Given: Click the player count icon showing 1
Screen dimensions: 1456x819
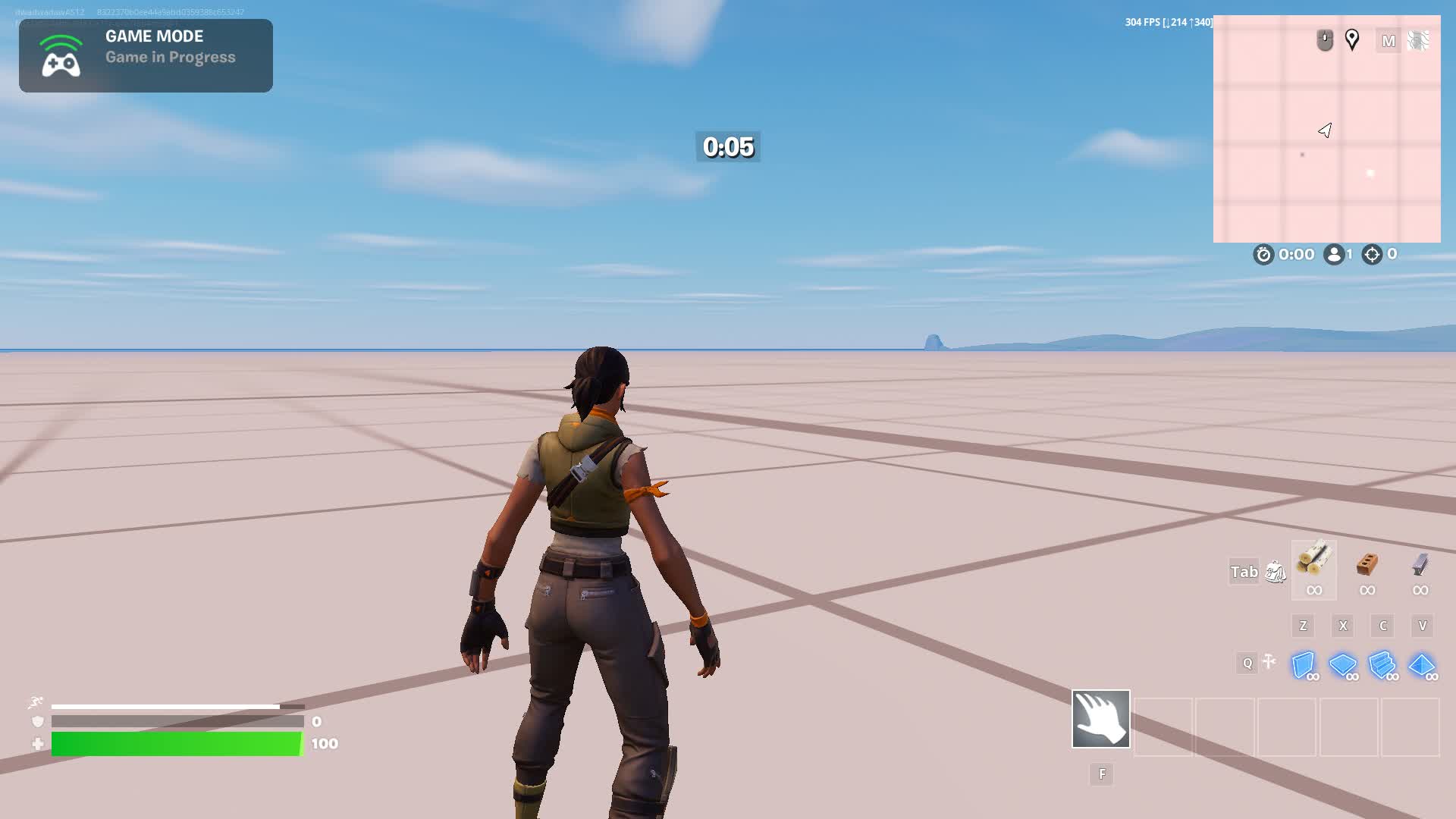Looking at the screenshot, I should [x=1335, y=255].
